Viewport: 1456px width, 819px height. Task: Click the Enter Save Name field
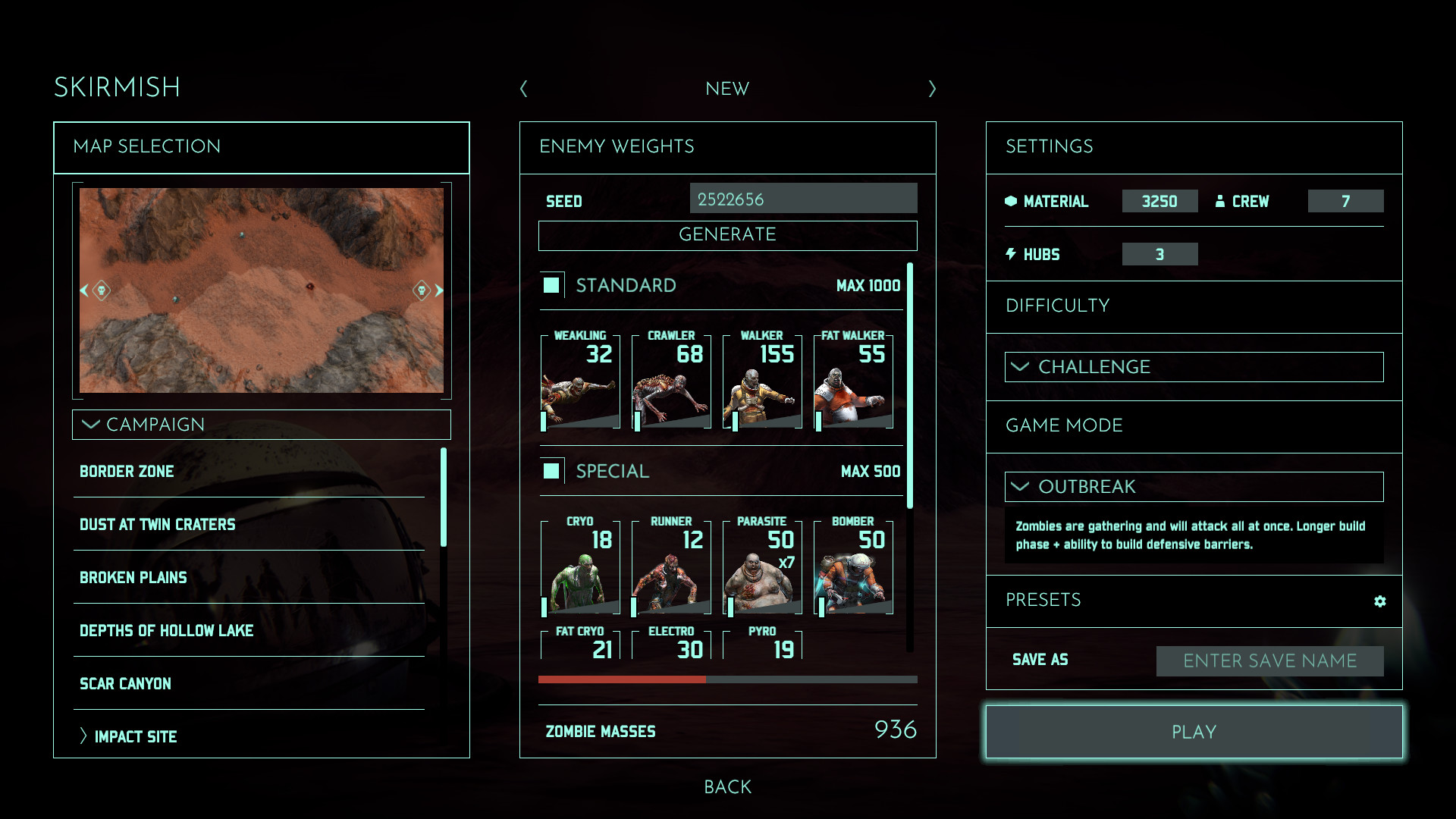click(1269, 661)
